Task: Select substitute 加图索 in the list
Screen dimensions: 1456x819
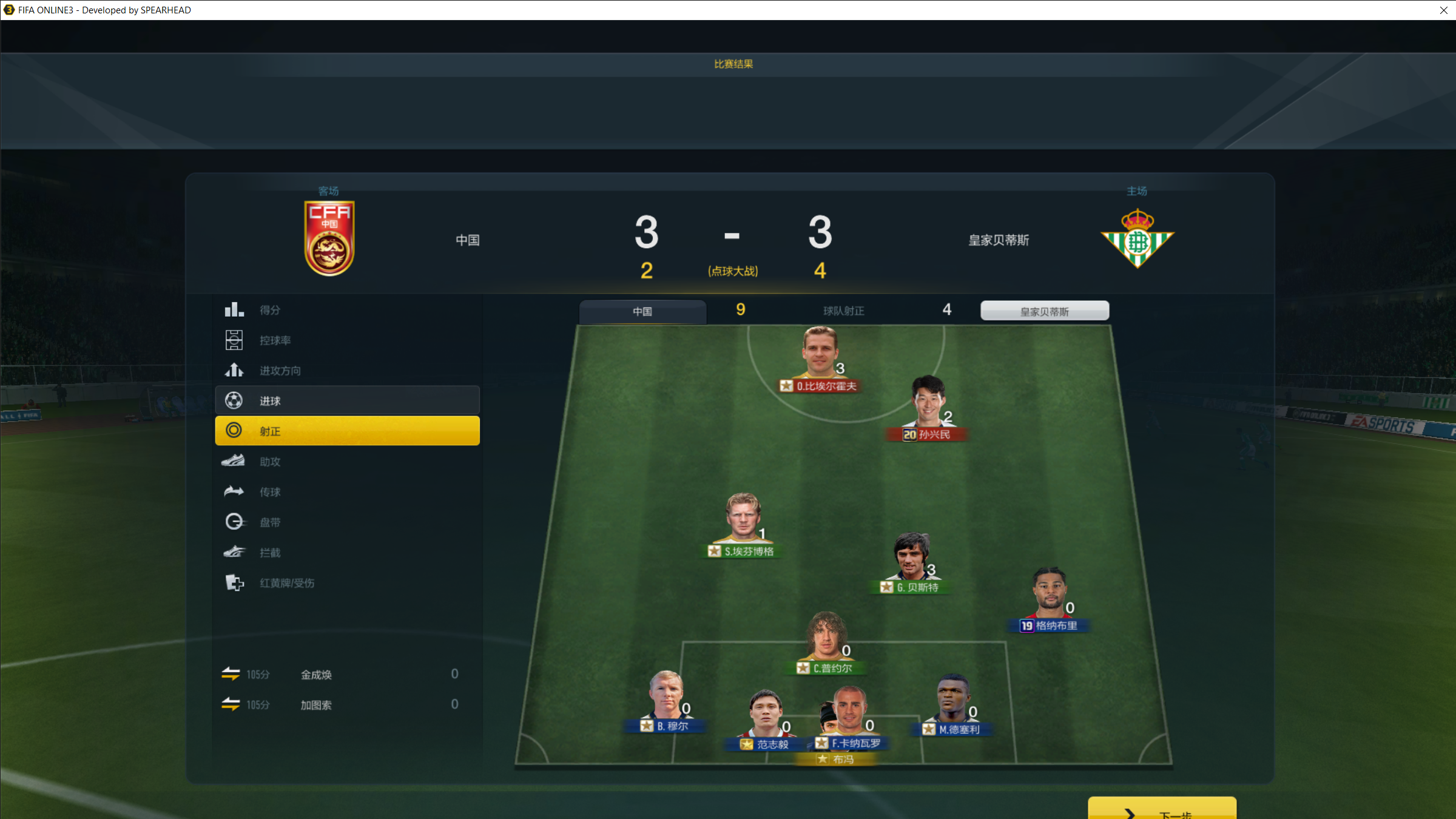Action: (316, 705)
